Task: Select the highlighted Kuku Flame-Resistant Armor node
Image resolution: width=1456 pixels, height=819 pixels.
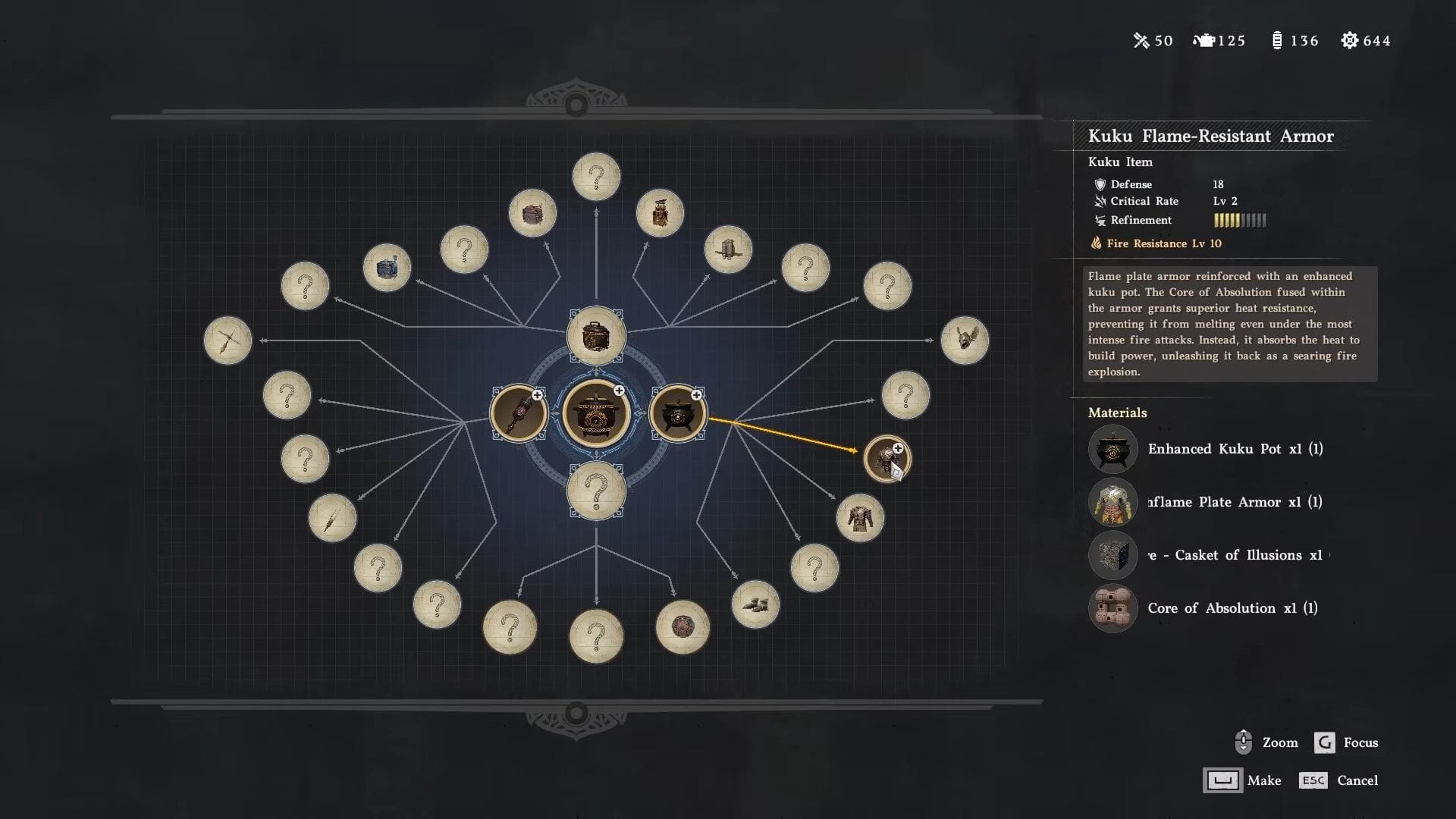Action: [886, 459]
